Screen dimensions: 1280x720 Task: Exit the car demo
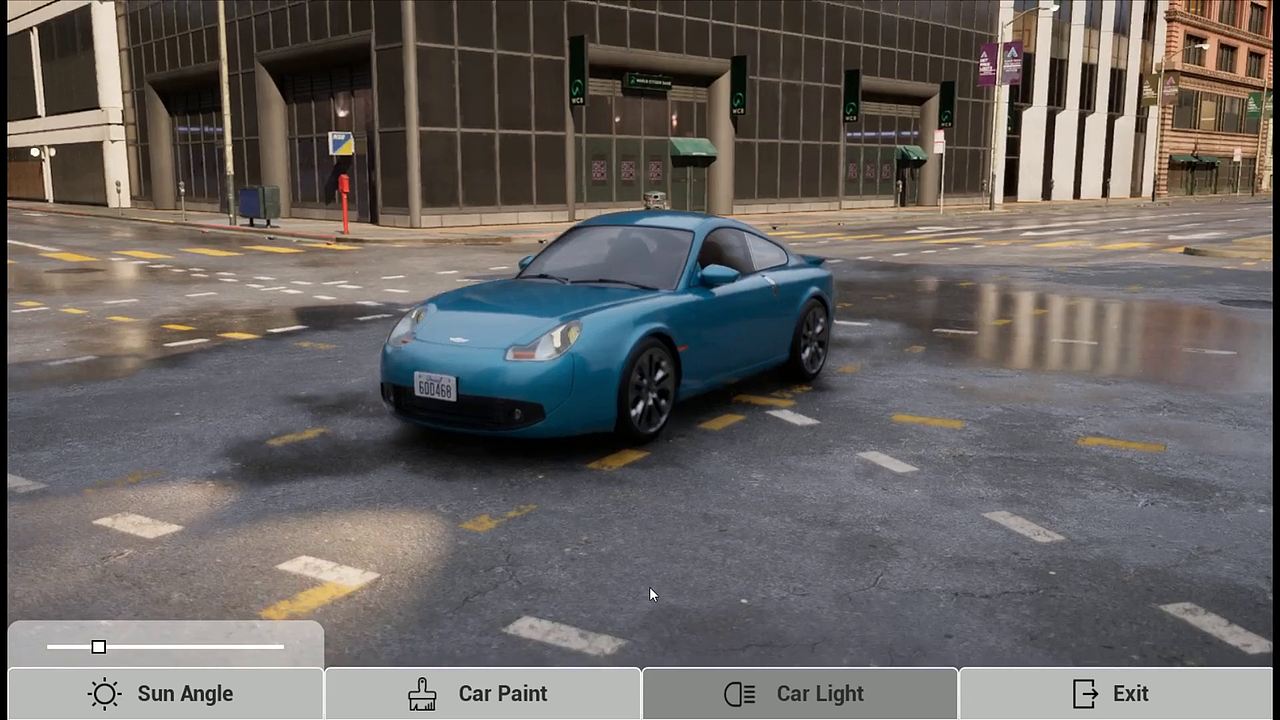[x=1115, y=694]
